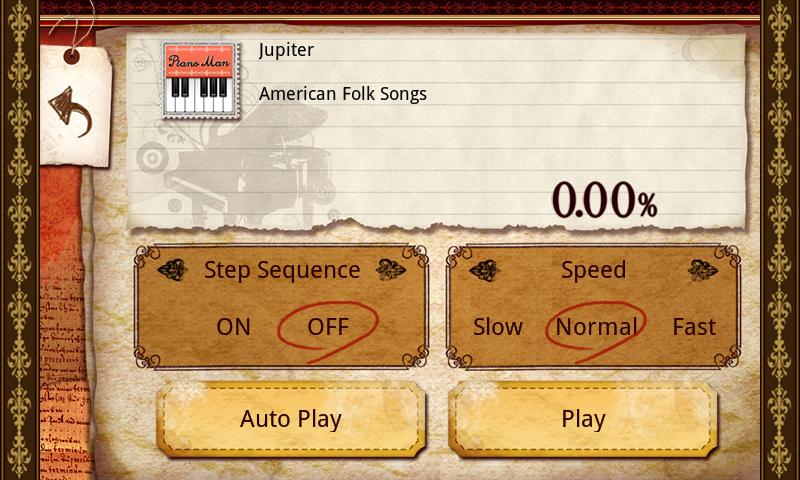Viewport: 800px width, 480px height.
Task: Select Normal speed
Action: (x=596, y=327)
